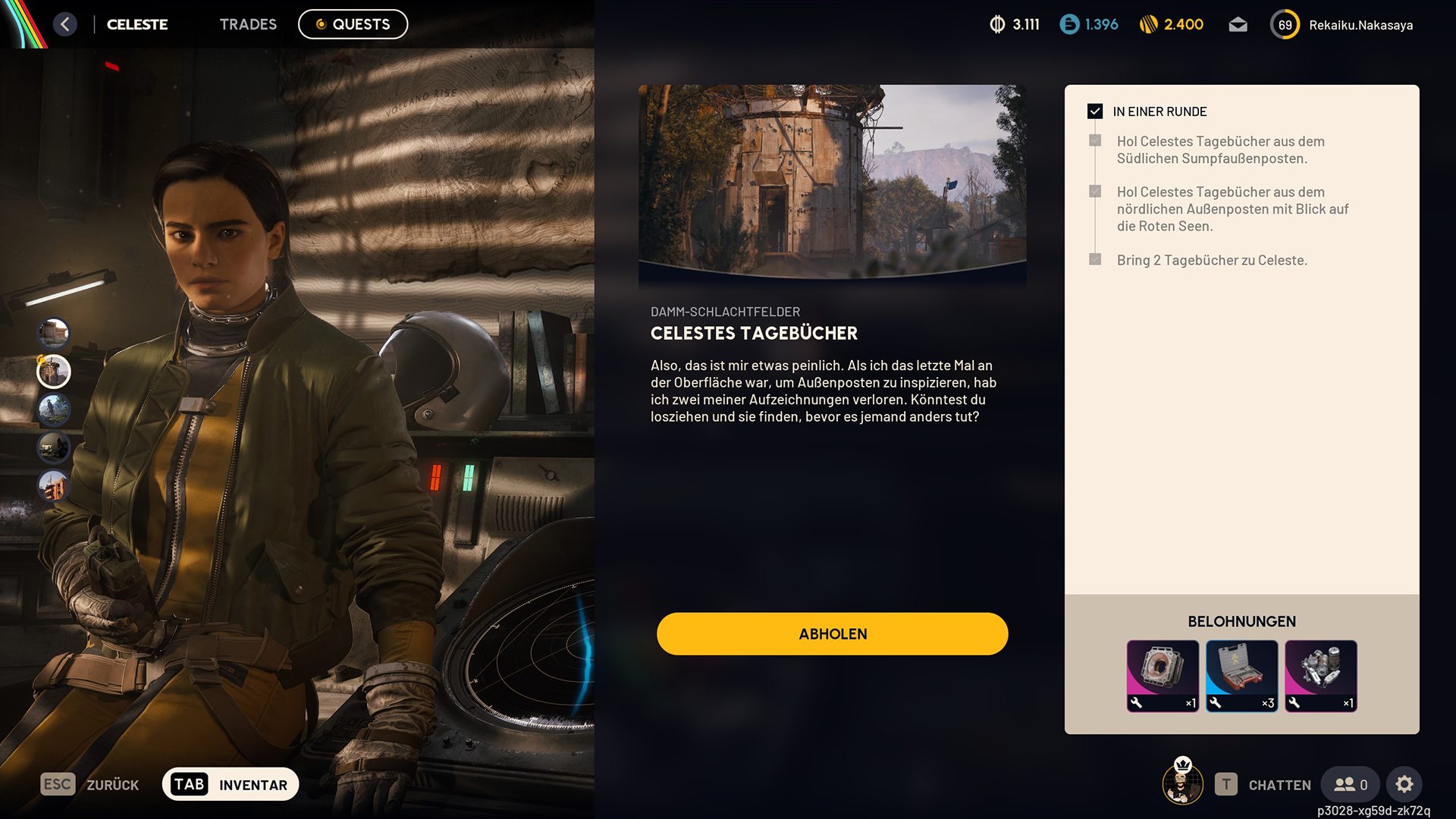
Task: Click the player avatar with crown
Action: point(1182,783)
